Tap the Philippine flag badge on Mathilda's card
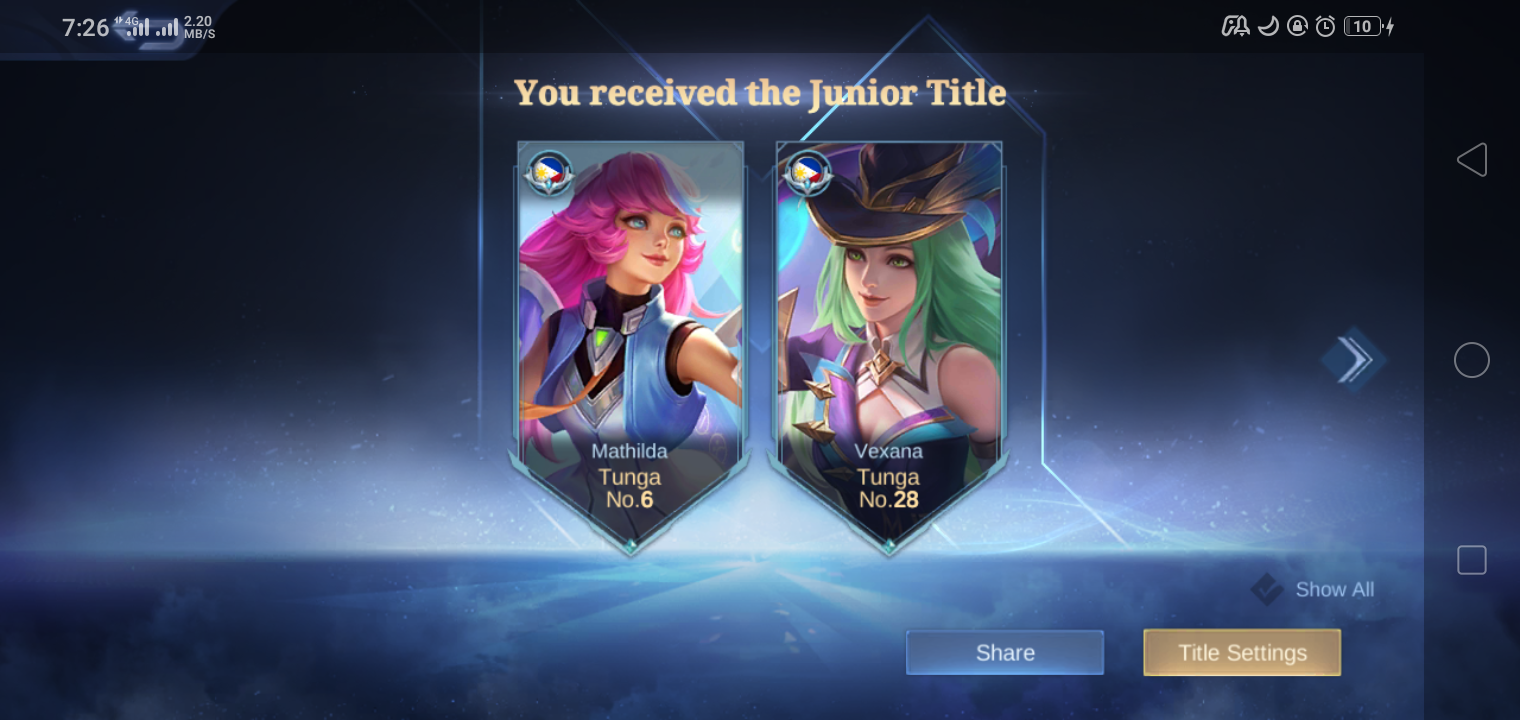The width and height of the screenshot is (1520, 720). (x=548, y=172)
